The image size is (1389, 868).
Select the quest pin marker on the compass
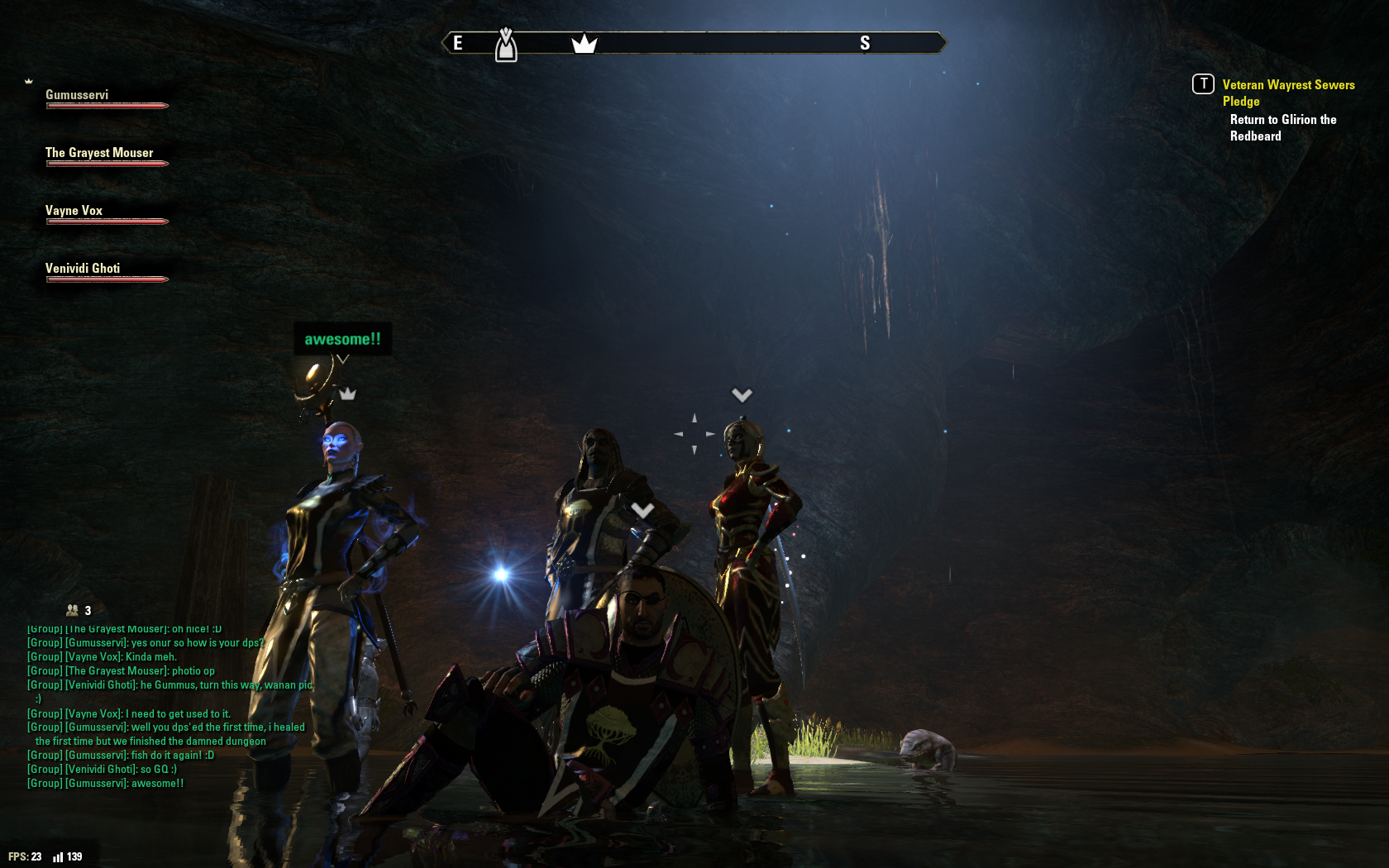pyautogui.click(x=506, y=45)
